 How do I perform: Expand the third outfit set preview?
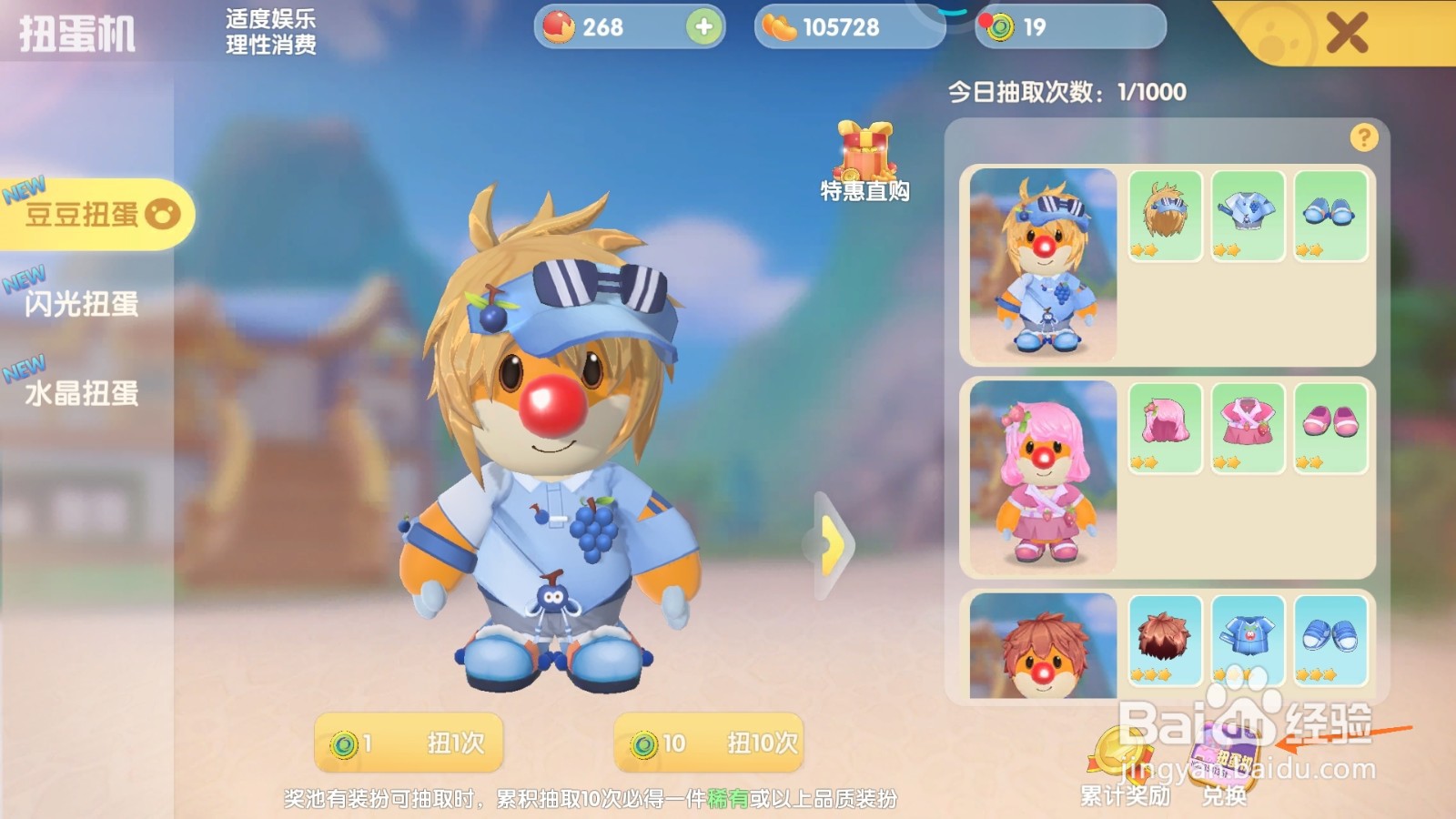[1045, 646]
